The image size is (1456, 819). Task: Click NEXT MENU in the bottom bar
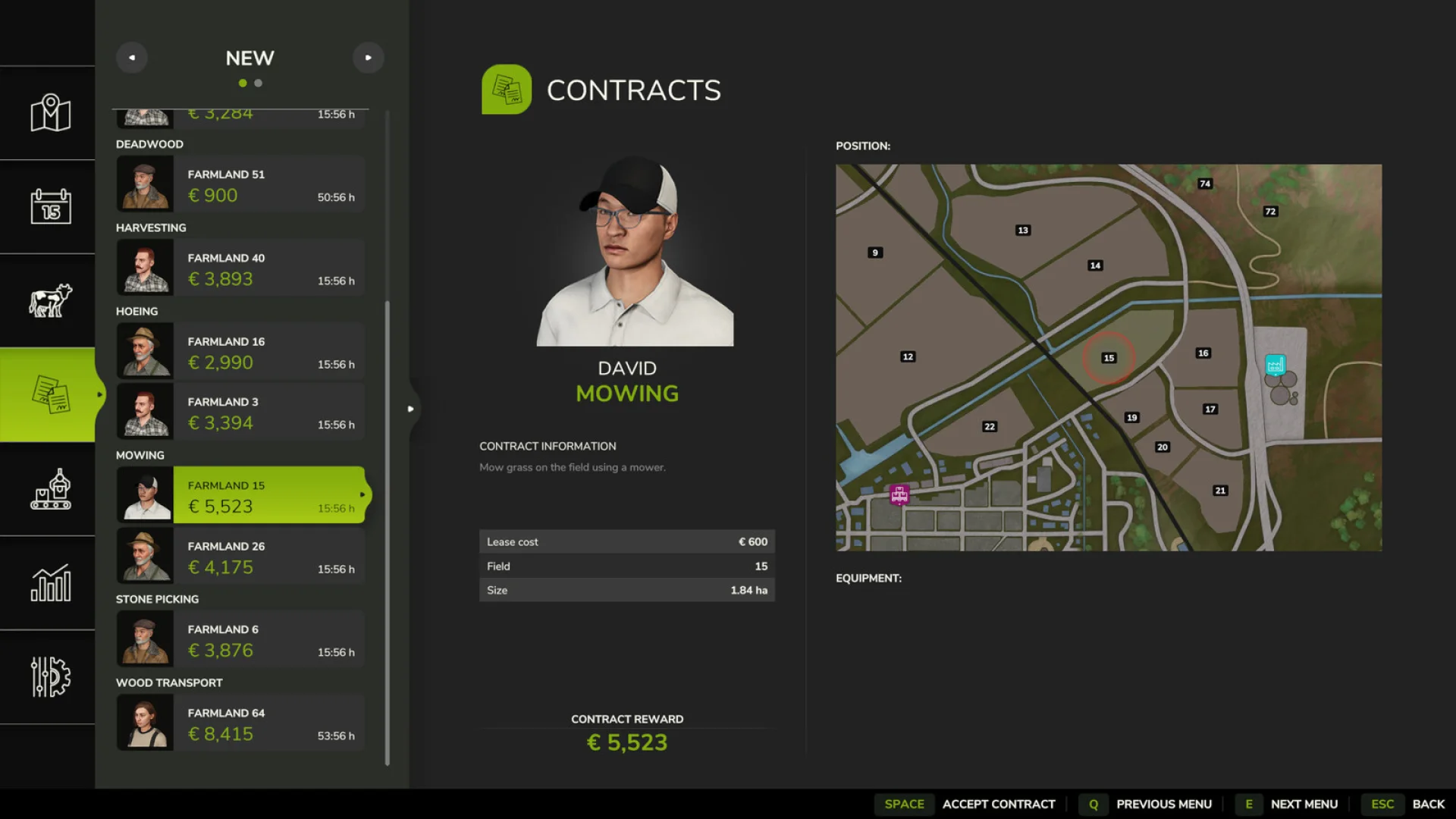(1304, 804)
